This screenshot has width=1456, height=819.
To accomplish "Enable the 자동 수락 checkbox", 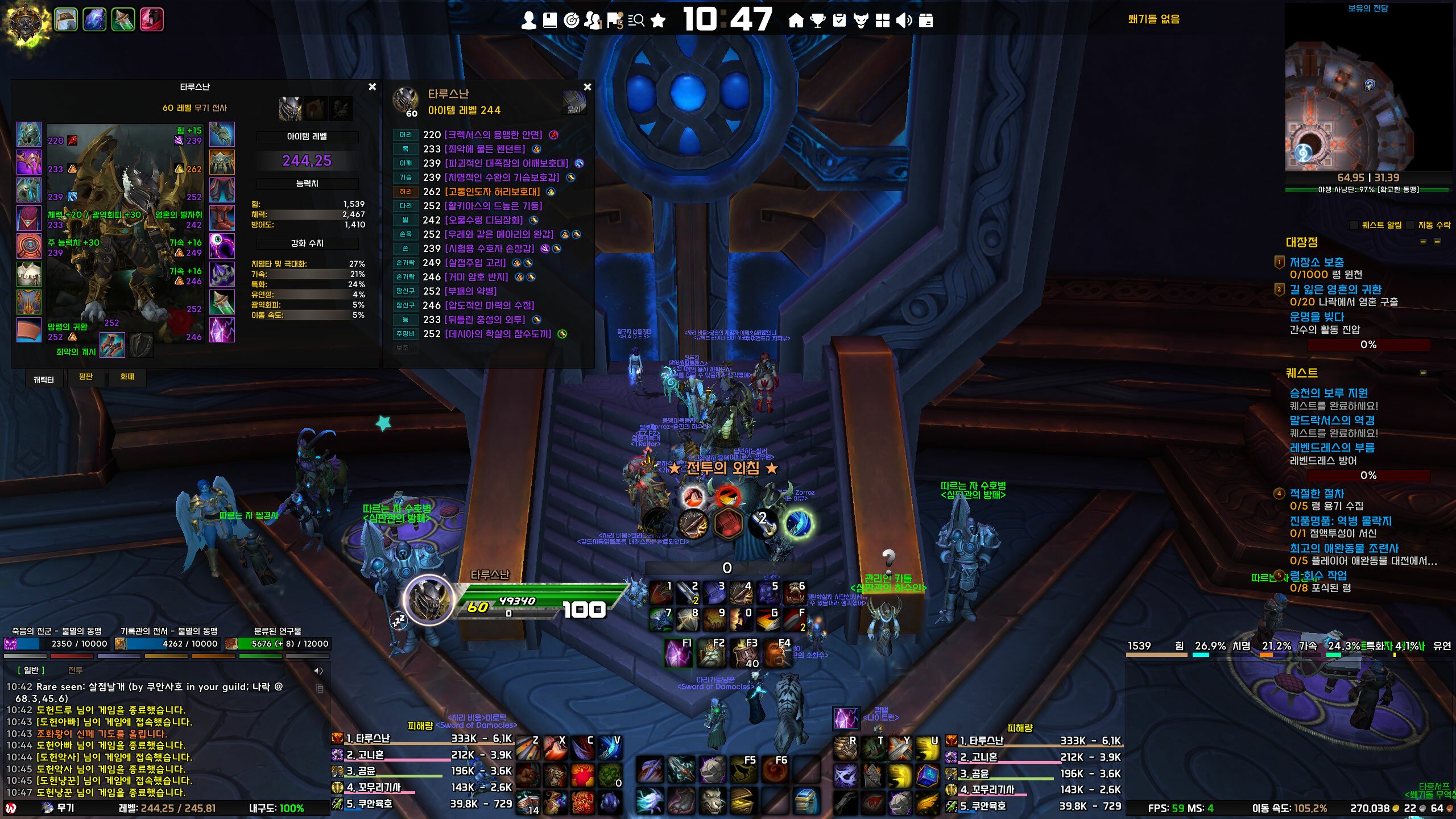I will [x=1410, y=225].
